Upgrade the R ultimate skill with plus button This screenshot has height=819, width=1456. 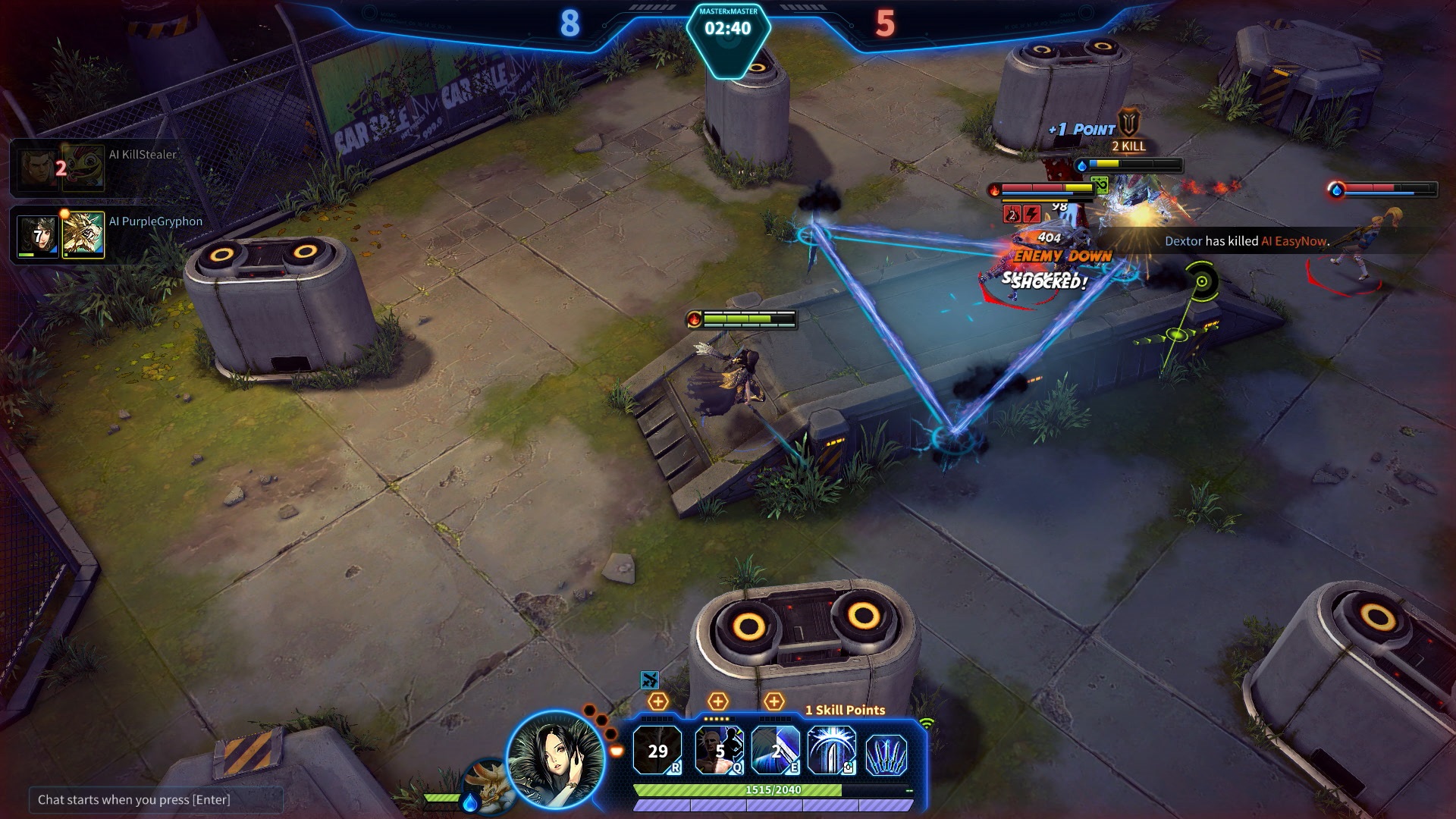[657, 701]
